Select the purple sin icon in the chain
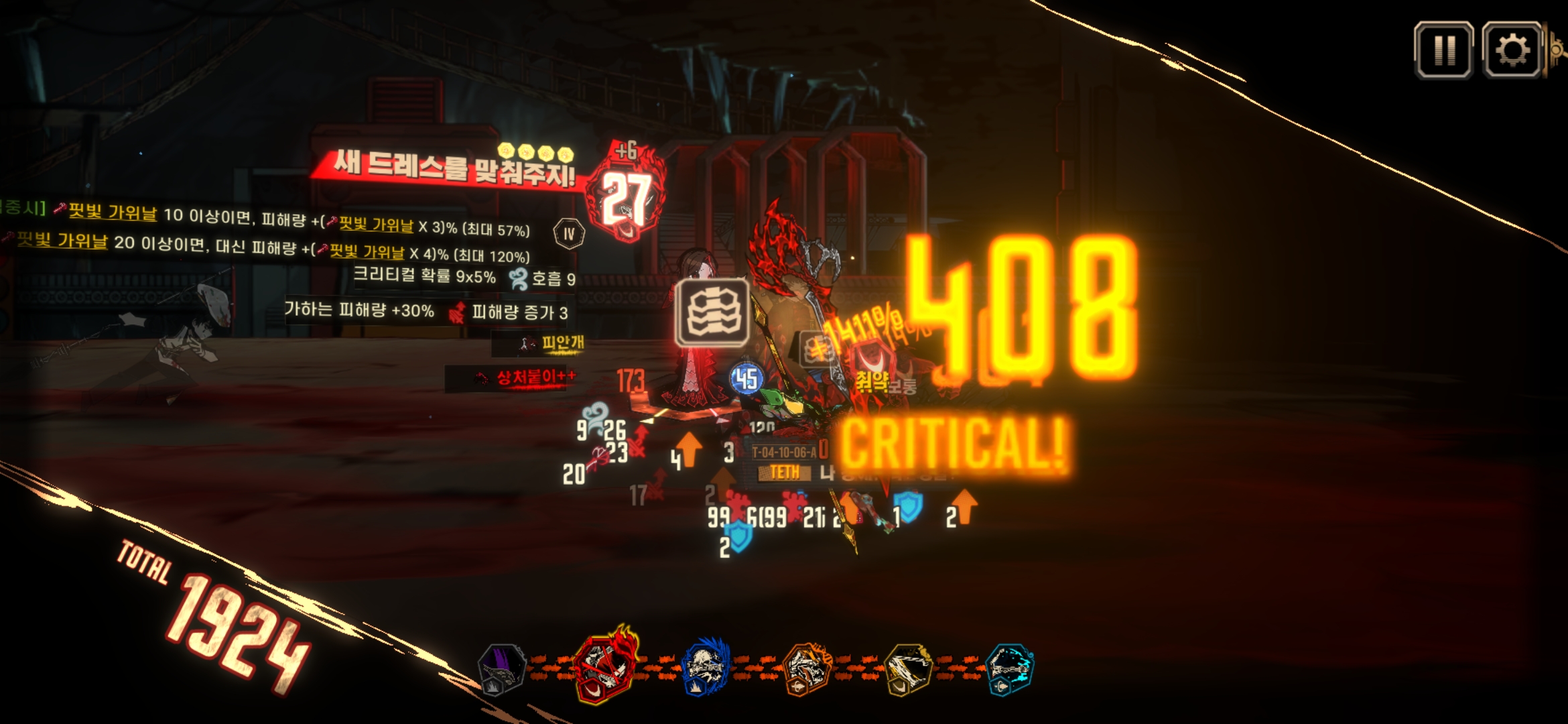This screenshot has width=1568, height=724. (502, 668)
